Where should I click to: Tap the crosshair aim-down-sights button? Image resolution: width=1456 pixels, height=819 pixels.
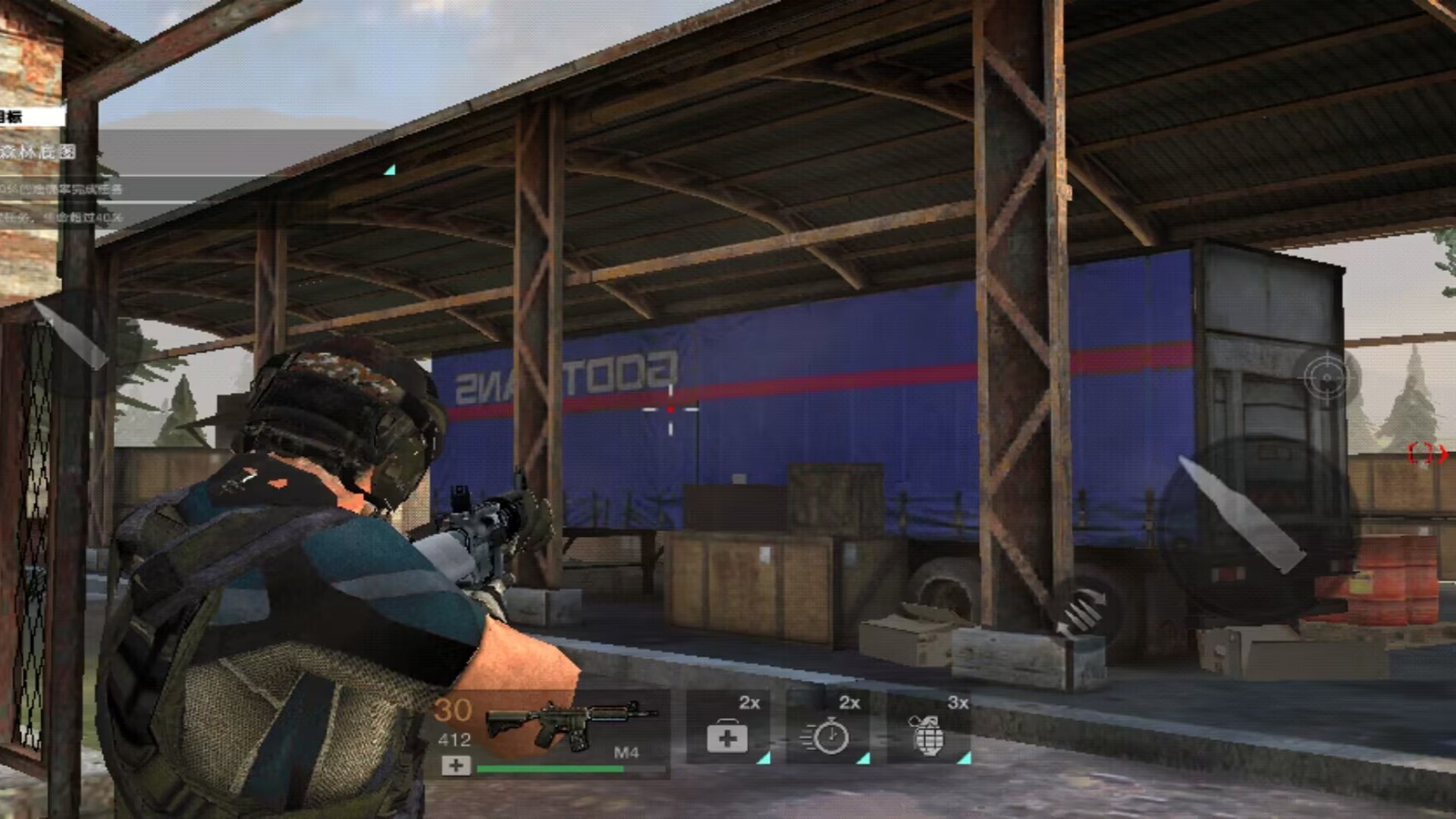coord(1326,377)
